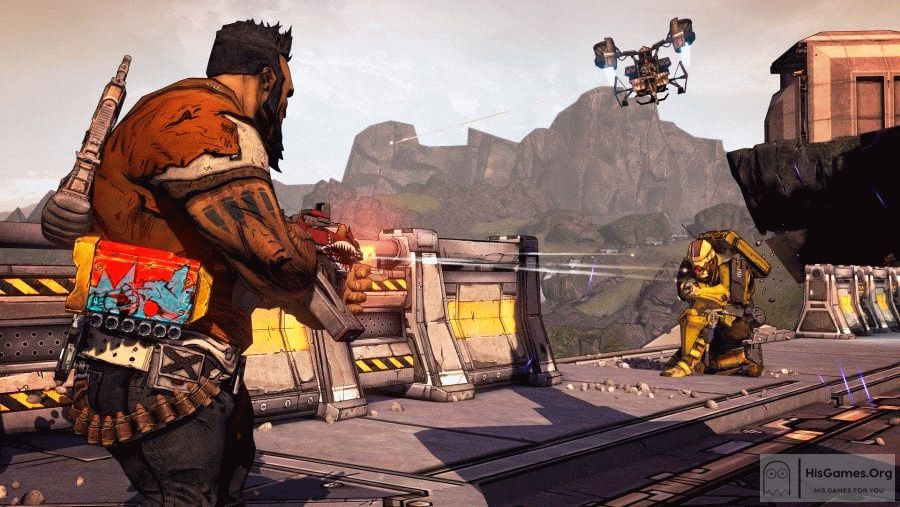Click the HisGames.Org watermark logo
Viewport: 900px width, 507px height.
pos(826,479)
